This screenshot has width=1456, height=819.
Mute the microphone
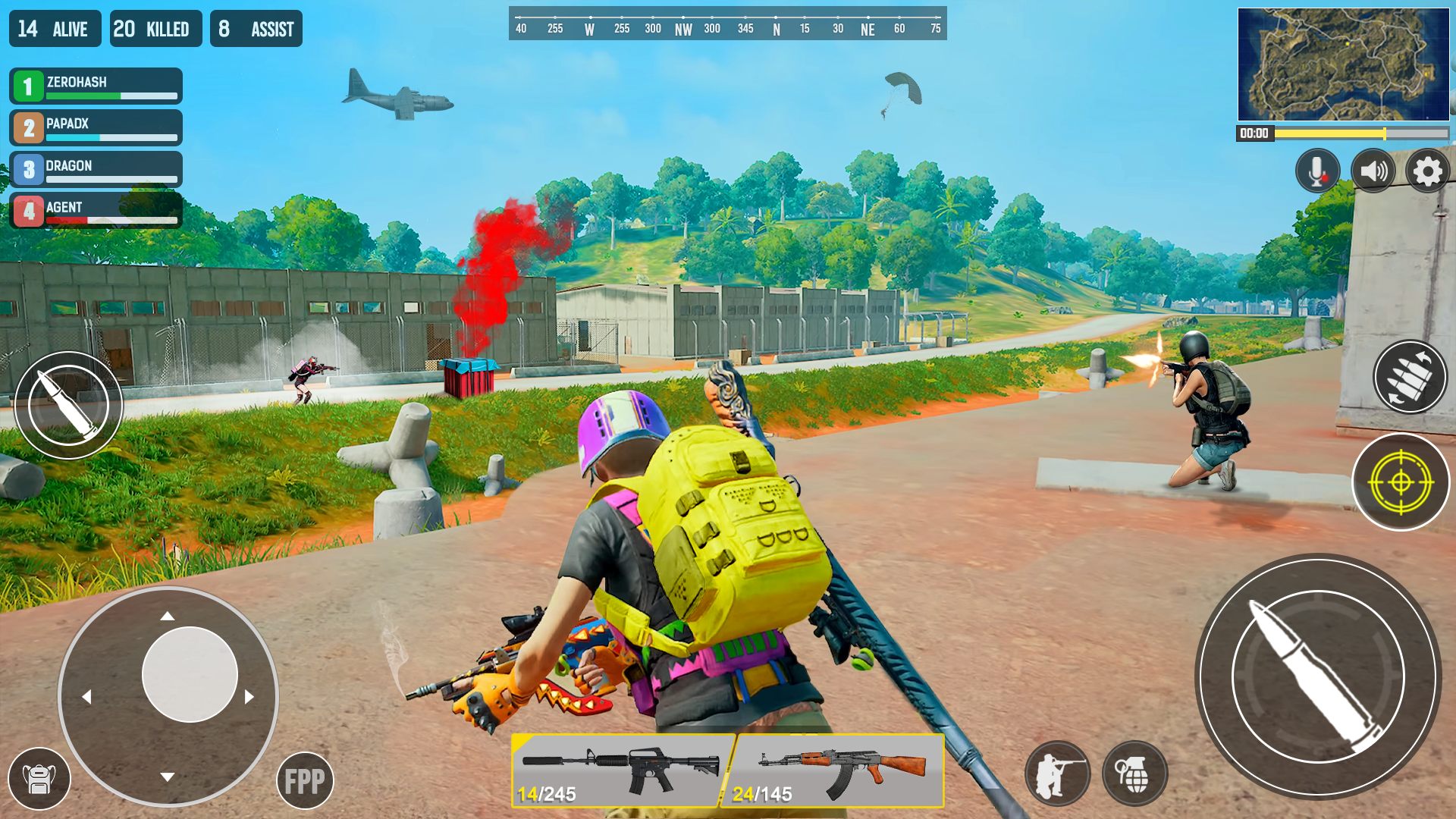tap(1317, 171)
